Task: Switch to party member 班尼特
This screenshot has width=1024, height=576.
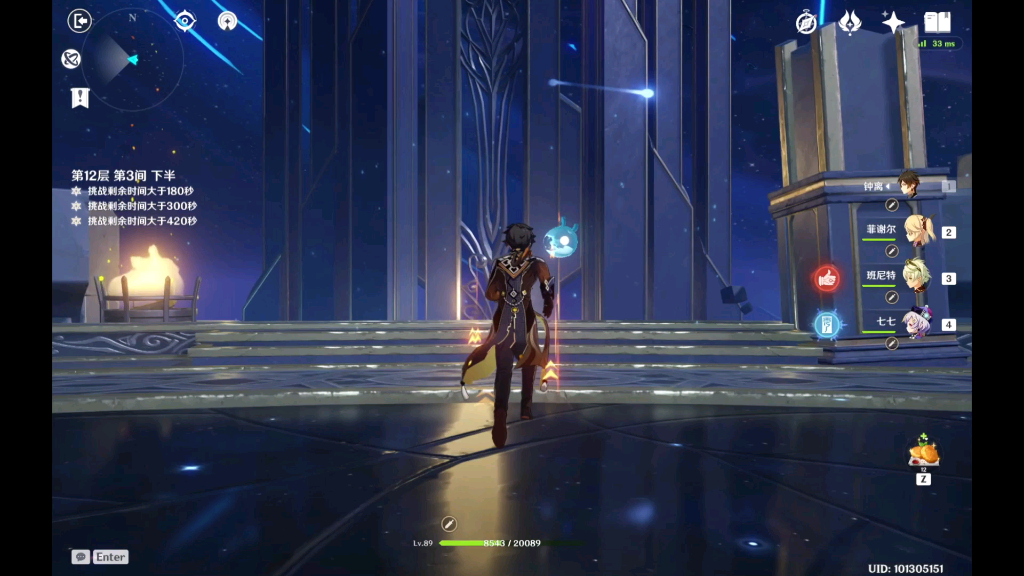Action: [917, 277]
